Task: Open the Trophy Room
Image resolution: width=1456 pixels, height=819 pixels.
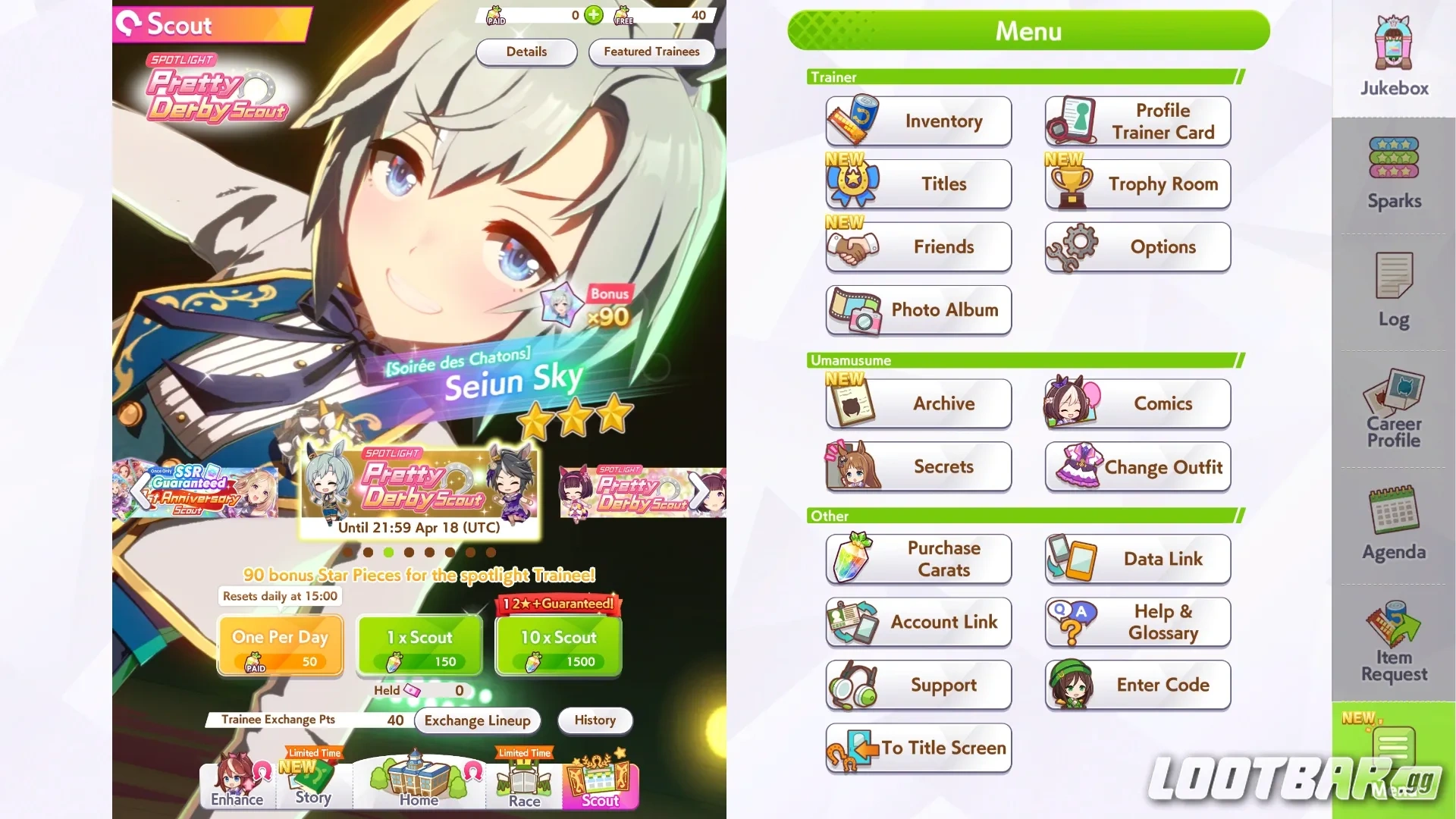Action: pyautogui.click(x=1137, y=184)
